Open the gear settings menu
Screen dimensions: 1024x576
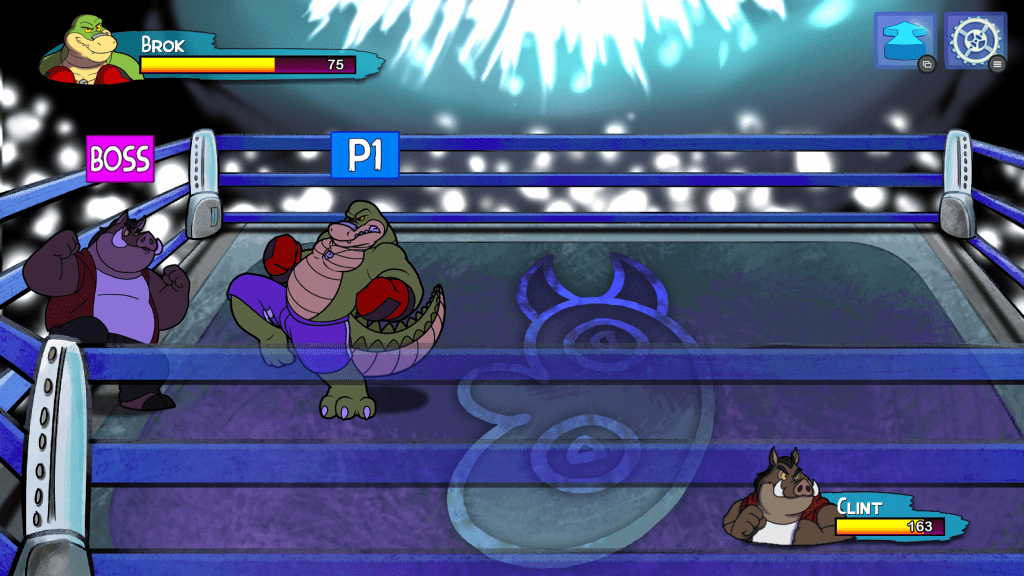(974, 41)
